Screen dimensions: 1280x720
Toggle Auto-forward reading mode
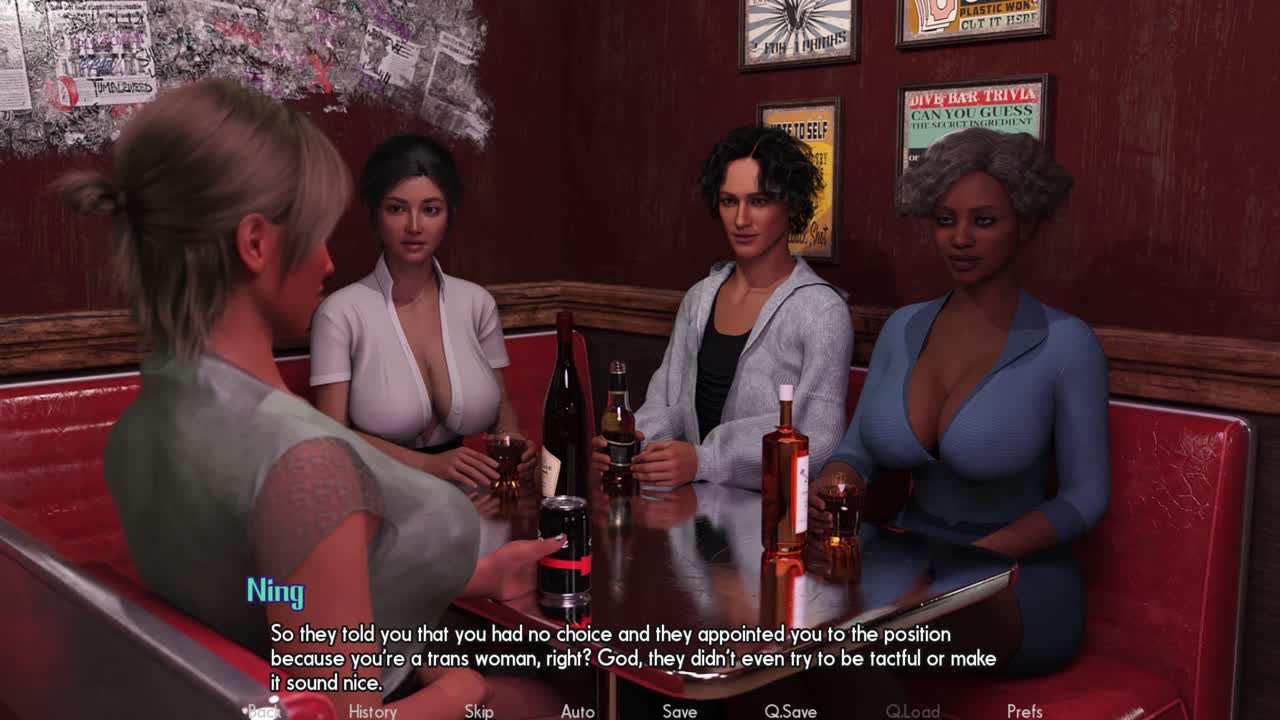pyautogui.click(x=578, y=711)
